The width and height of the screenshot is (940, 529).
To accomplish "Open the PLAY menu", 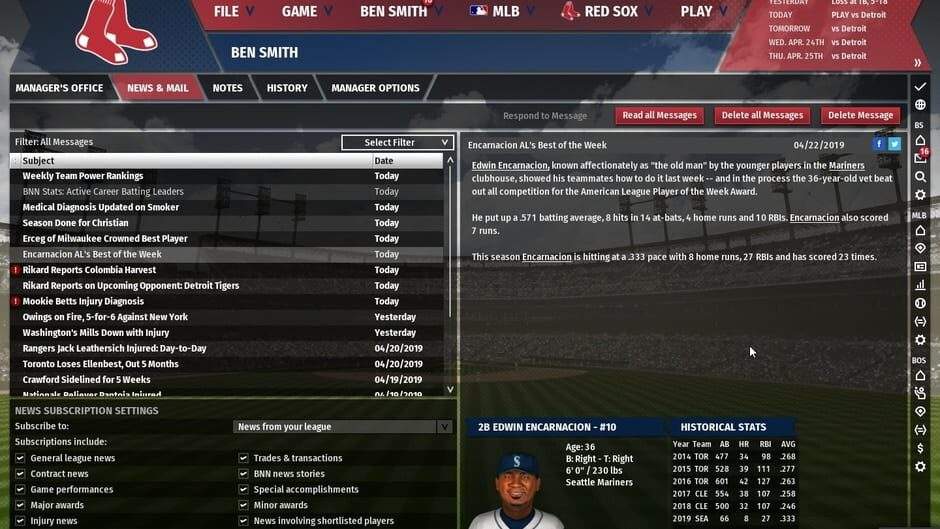I will pos(704,12).
